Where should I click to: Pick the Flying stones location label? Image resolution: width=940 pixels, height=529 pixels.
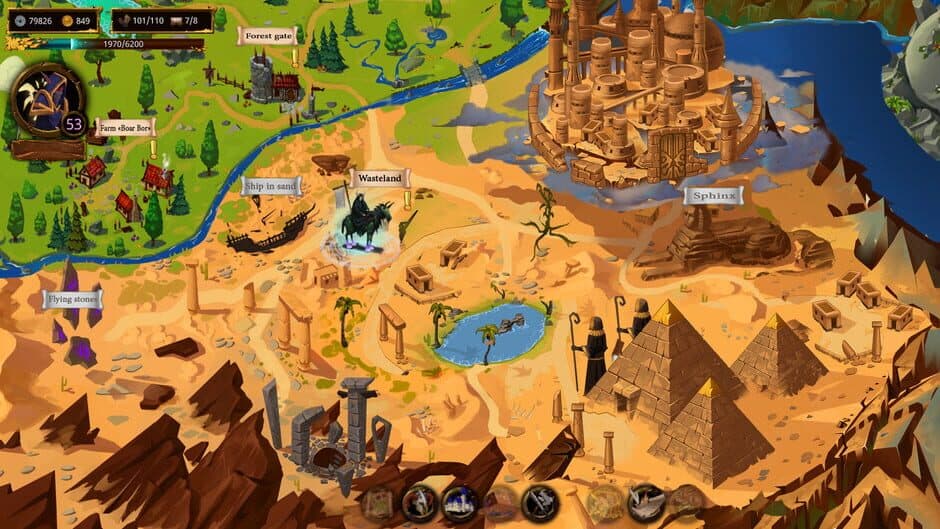point(72,298)
